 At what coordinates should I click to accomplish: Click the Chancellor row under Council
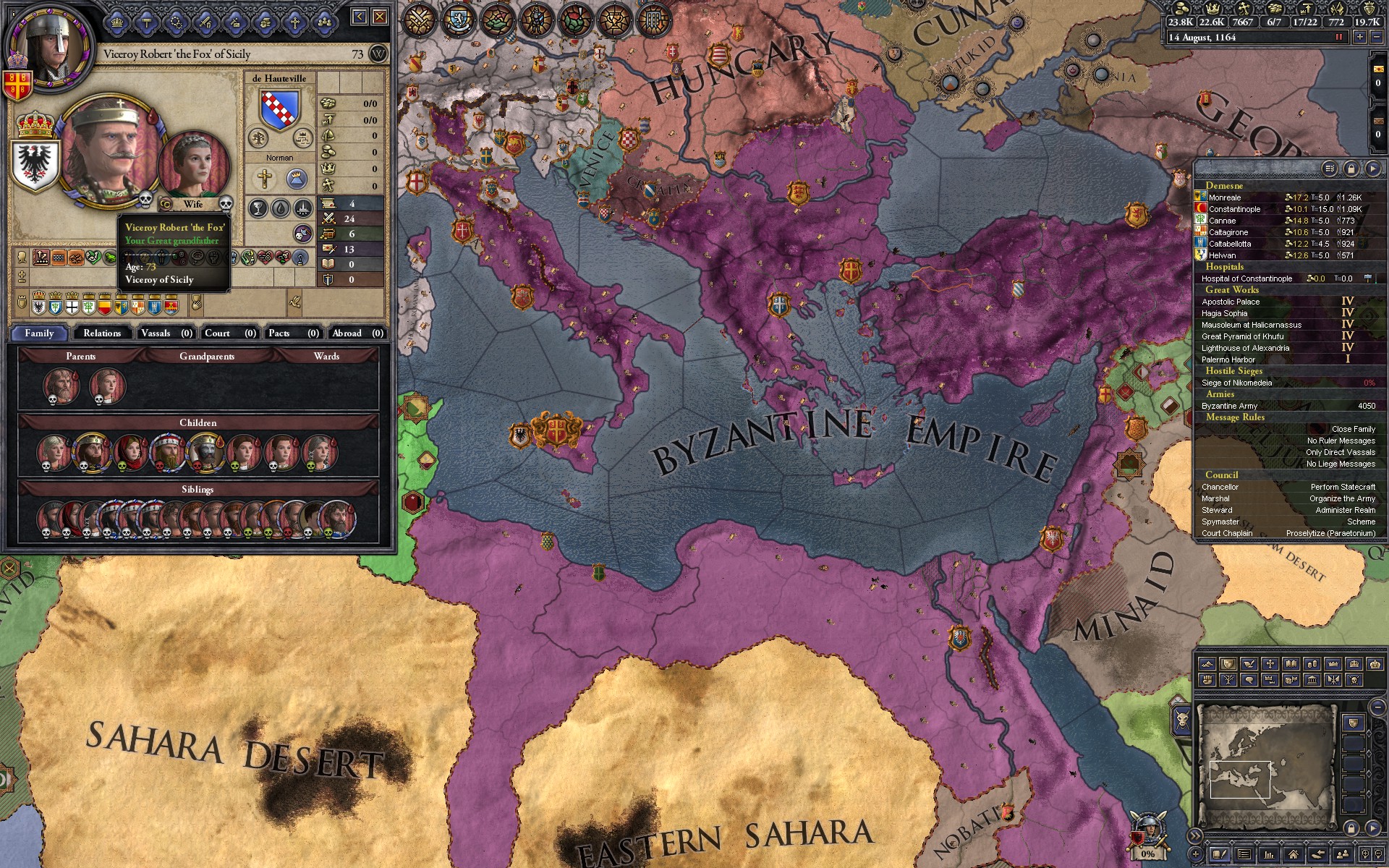coord(1220,487)
